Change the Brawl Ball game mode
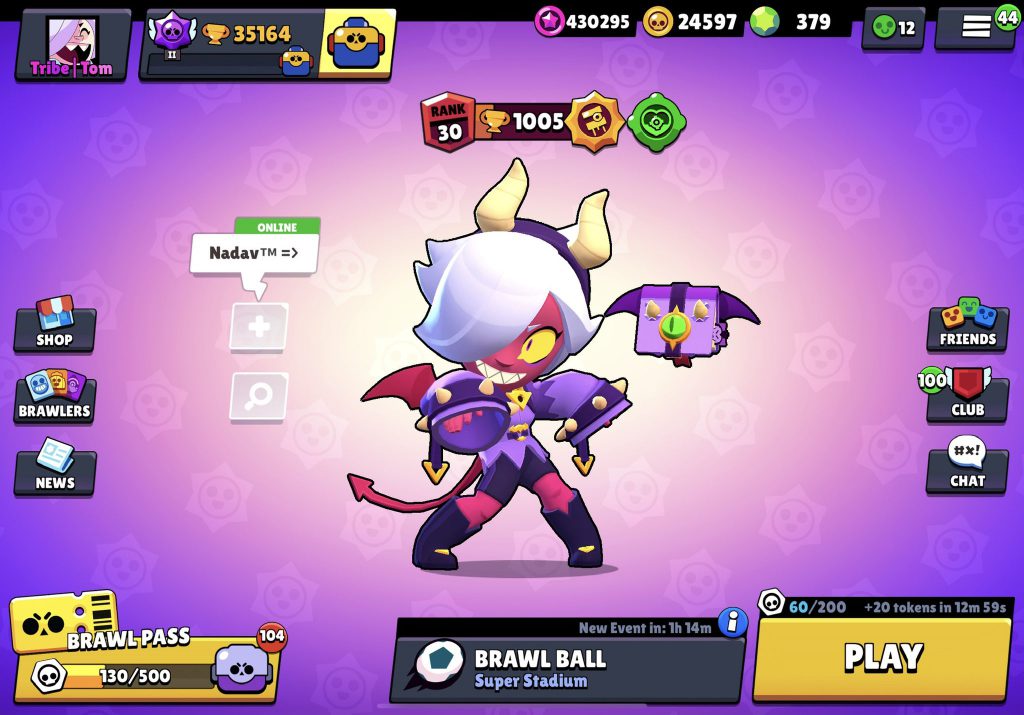This screenshot has width=1024, height=715. tap(566, 668)
